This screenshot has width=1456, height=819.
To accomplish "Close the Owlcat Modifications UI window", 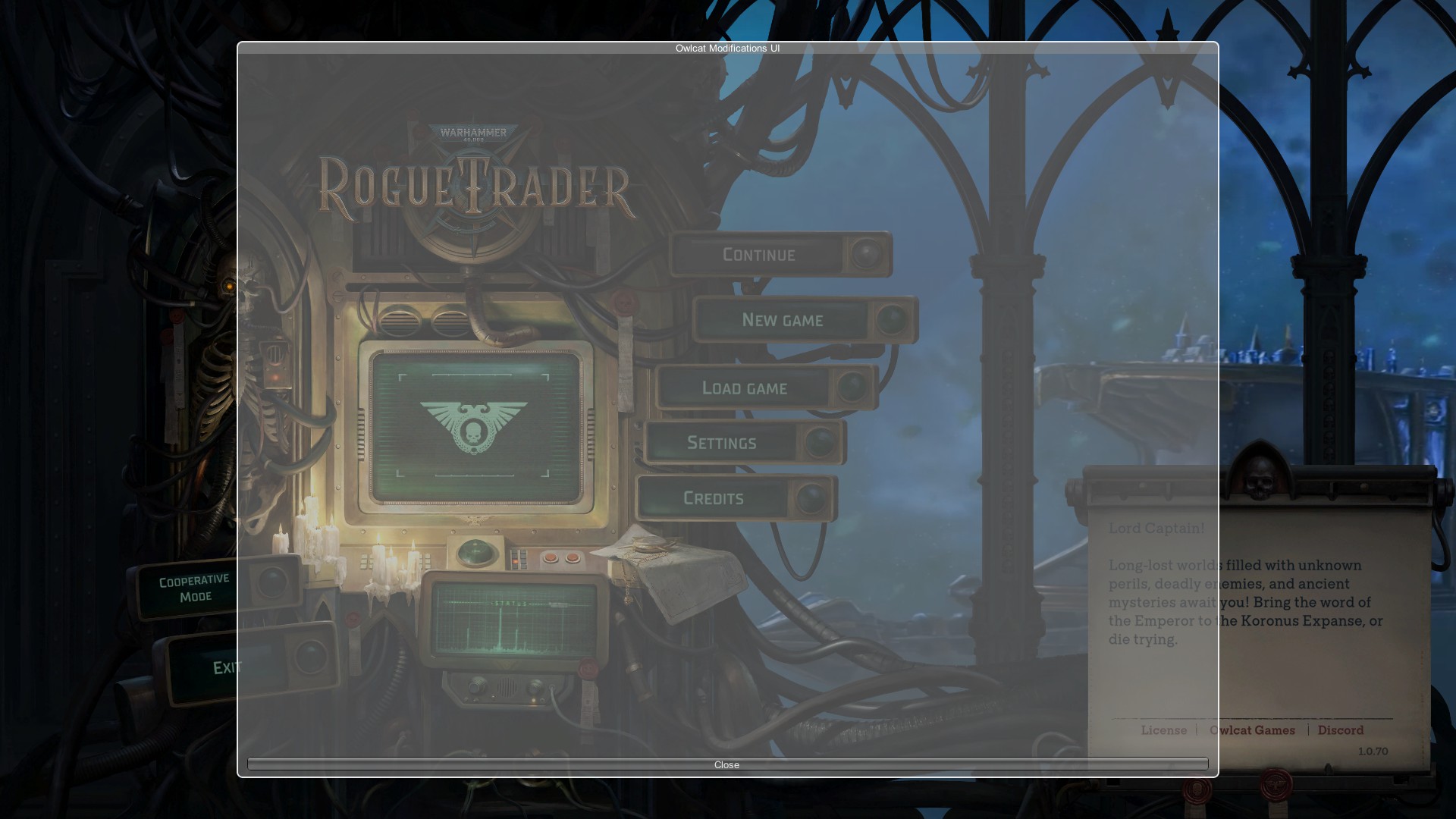I will pyautogui.click(x=726, y=764).
